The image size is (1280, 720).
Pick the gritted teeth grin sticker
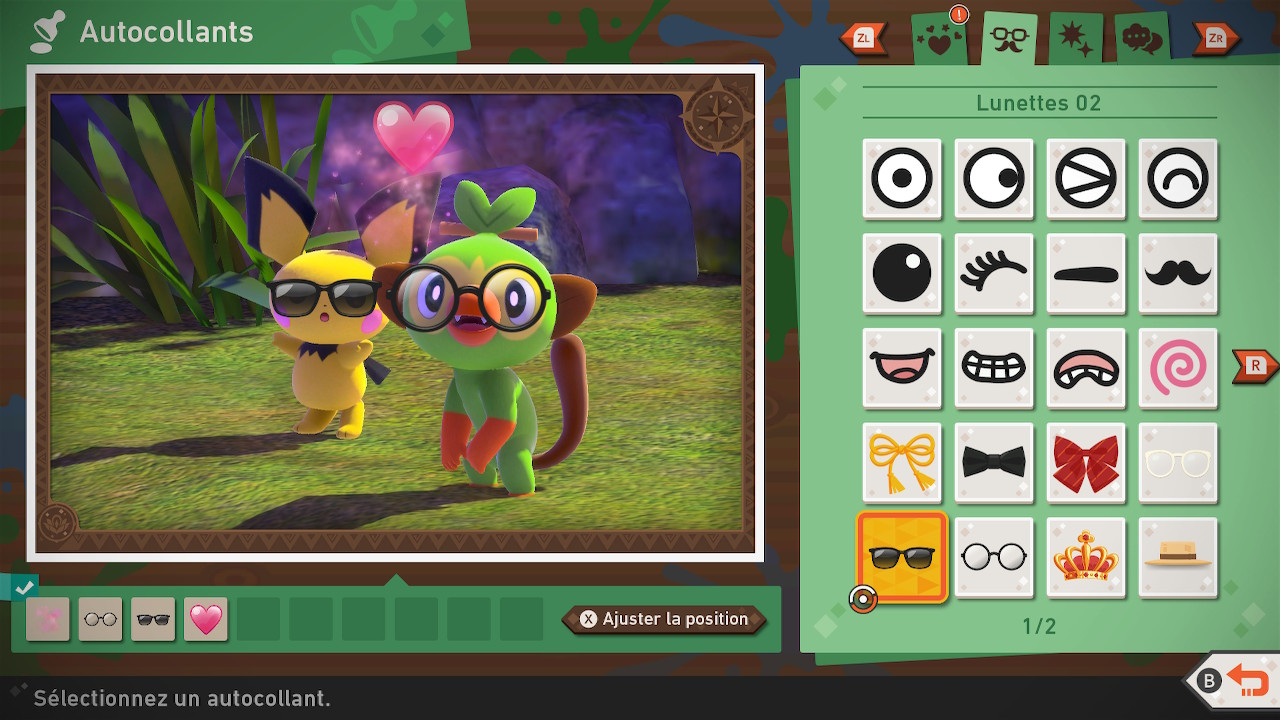pos(994,368)
